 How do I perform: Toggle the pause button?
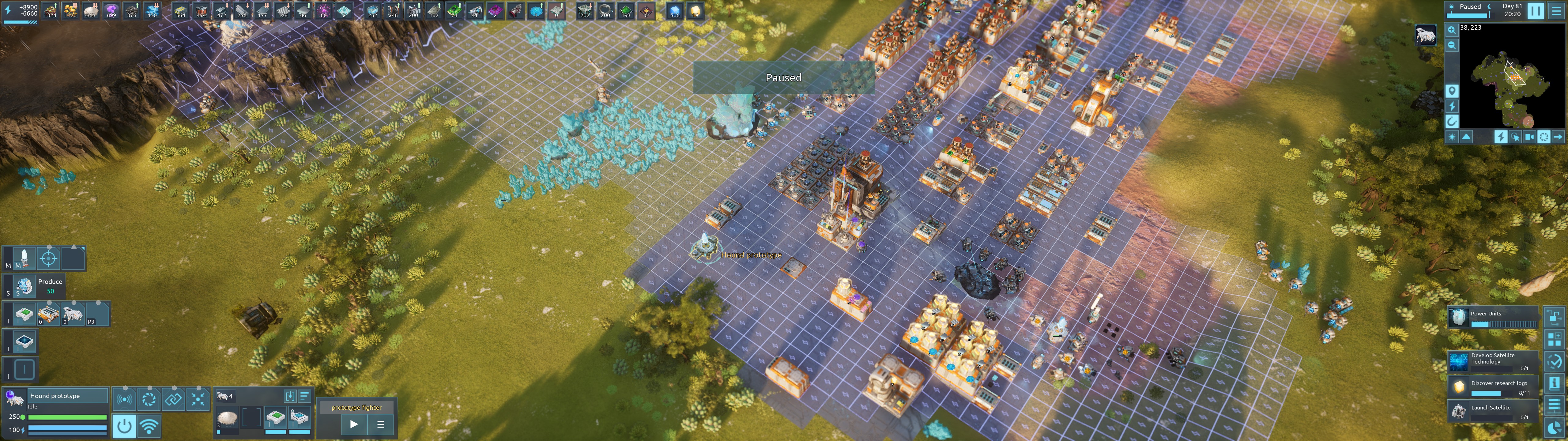(x=1536, y=10)
